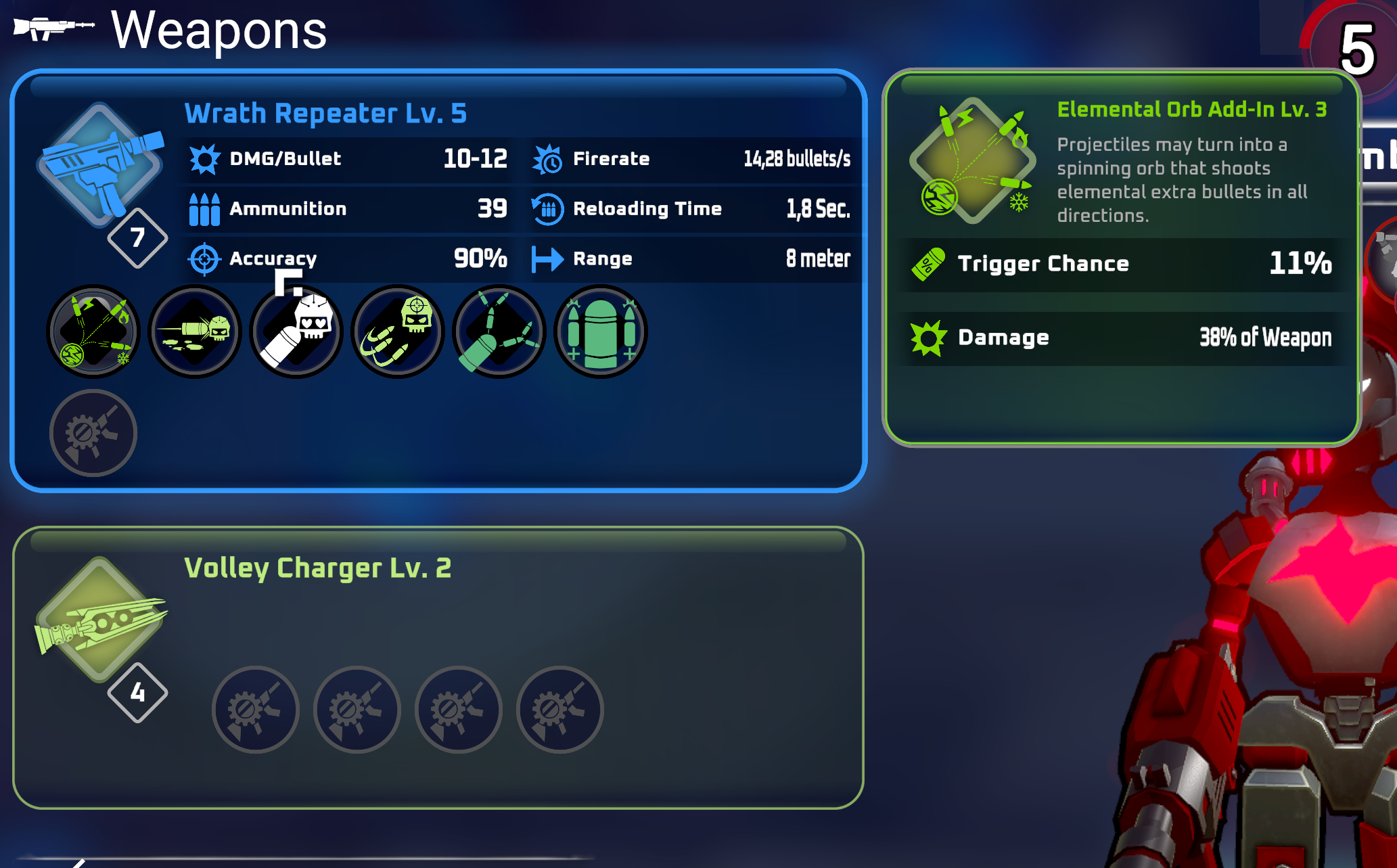Choose the Elemental Orb add-in slot
The height and width of the screenshot is (868, 1397).
coord(93,332)
